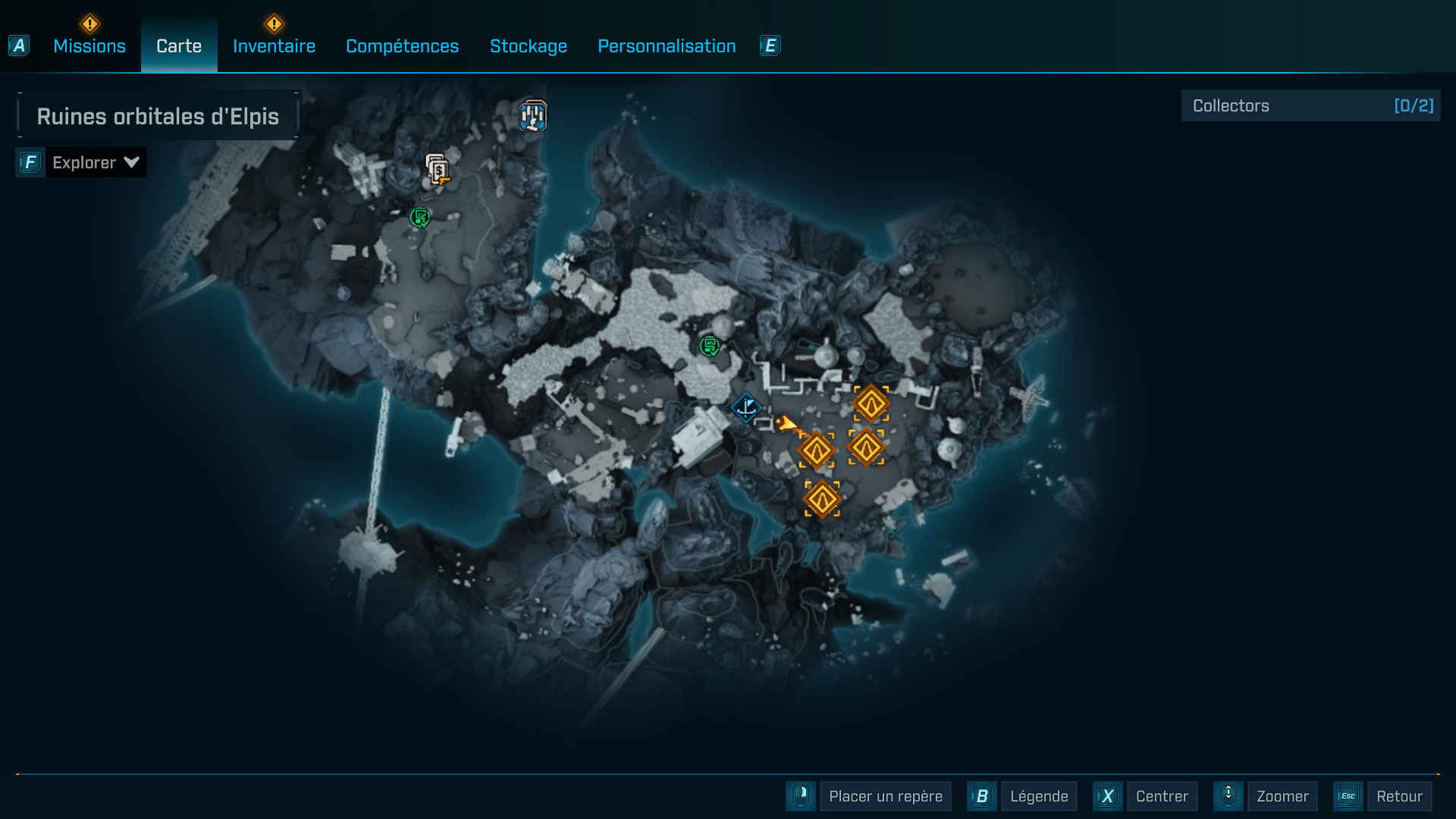Switch to the Compétences tab
1456x819 pixels.
coord(402,45)
